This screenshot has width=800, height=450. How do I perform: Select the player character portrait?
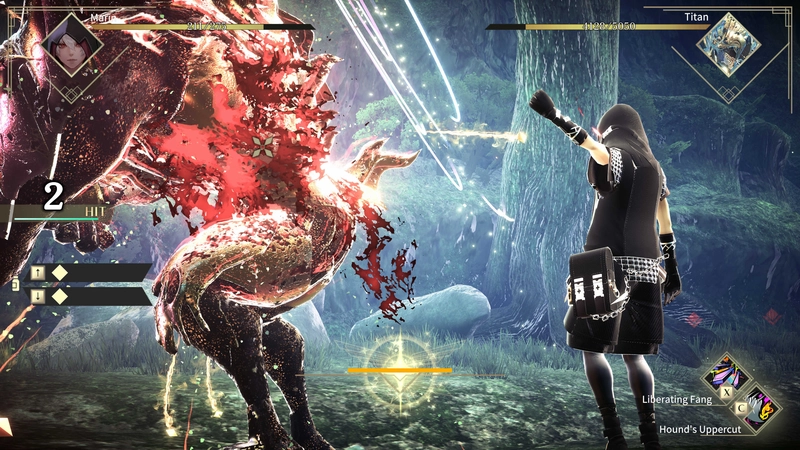pyautogui.click(x=72, y=45)
